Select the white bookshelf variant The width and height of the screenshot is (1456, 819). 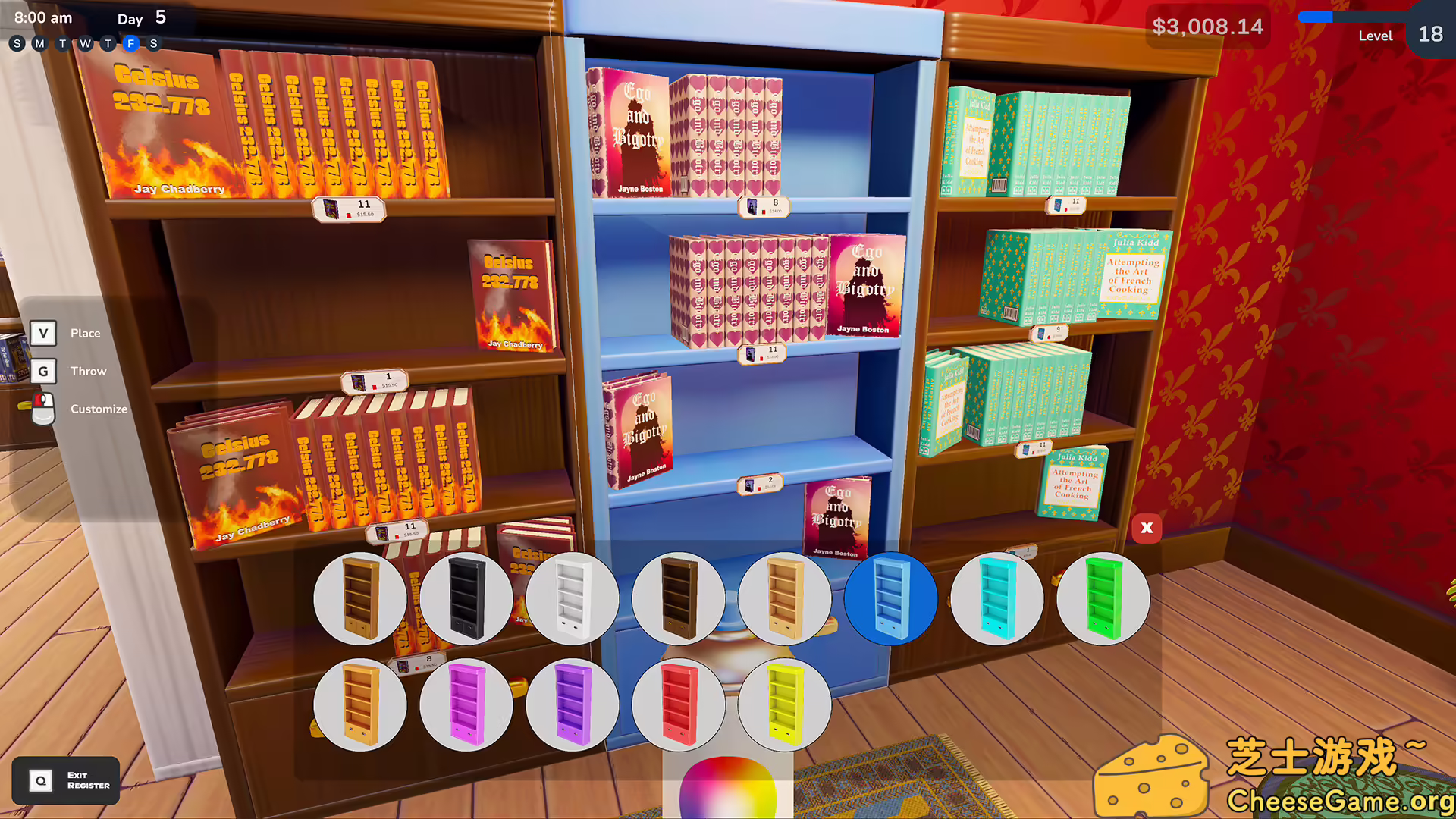point(573,599)
